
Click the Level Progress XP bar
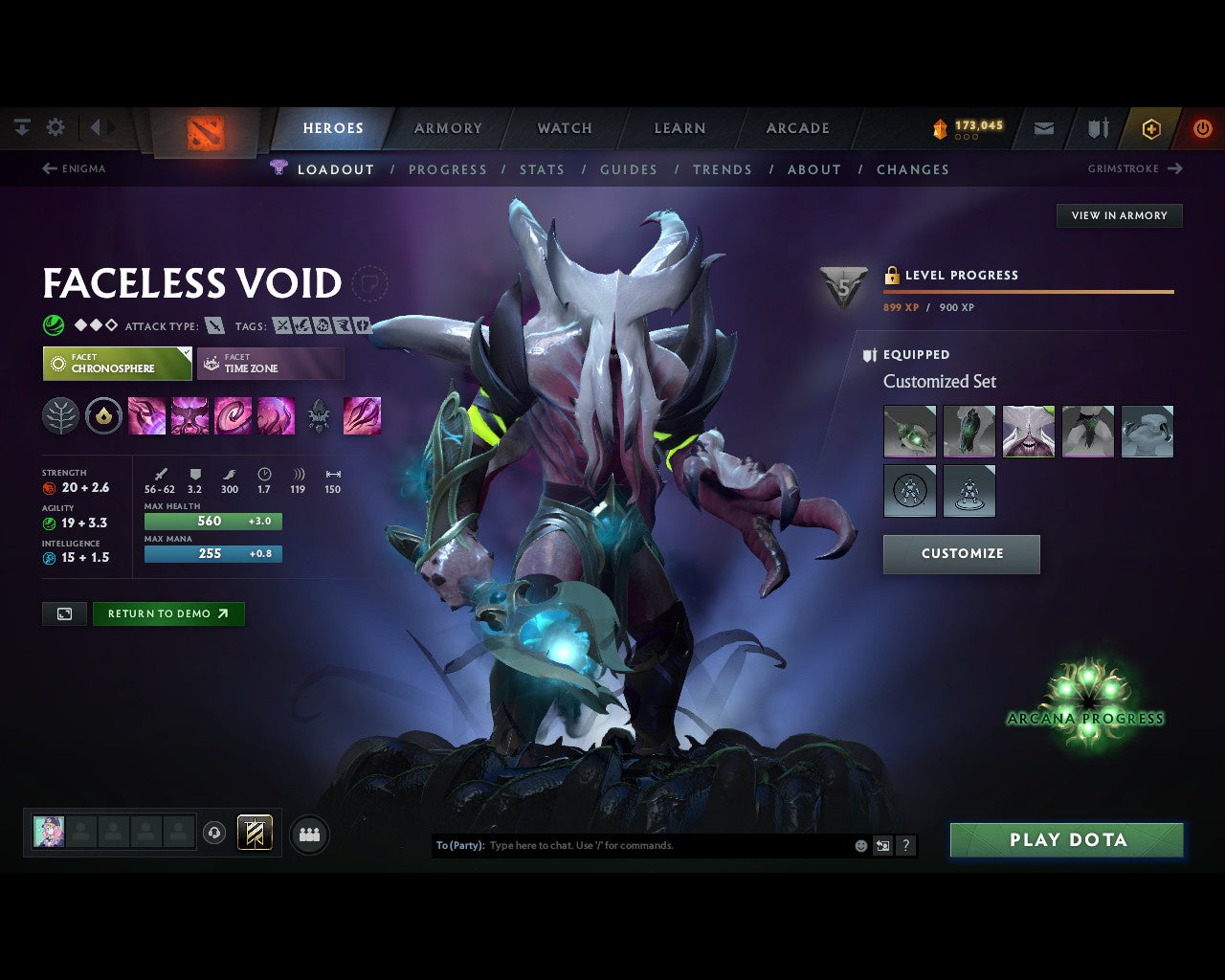pos(1029,292)
